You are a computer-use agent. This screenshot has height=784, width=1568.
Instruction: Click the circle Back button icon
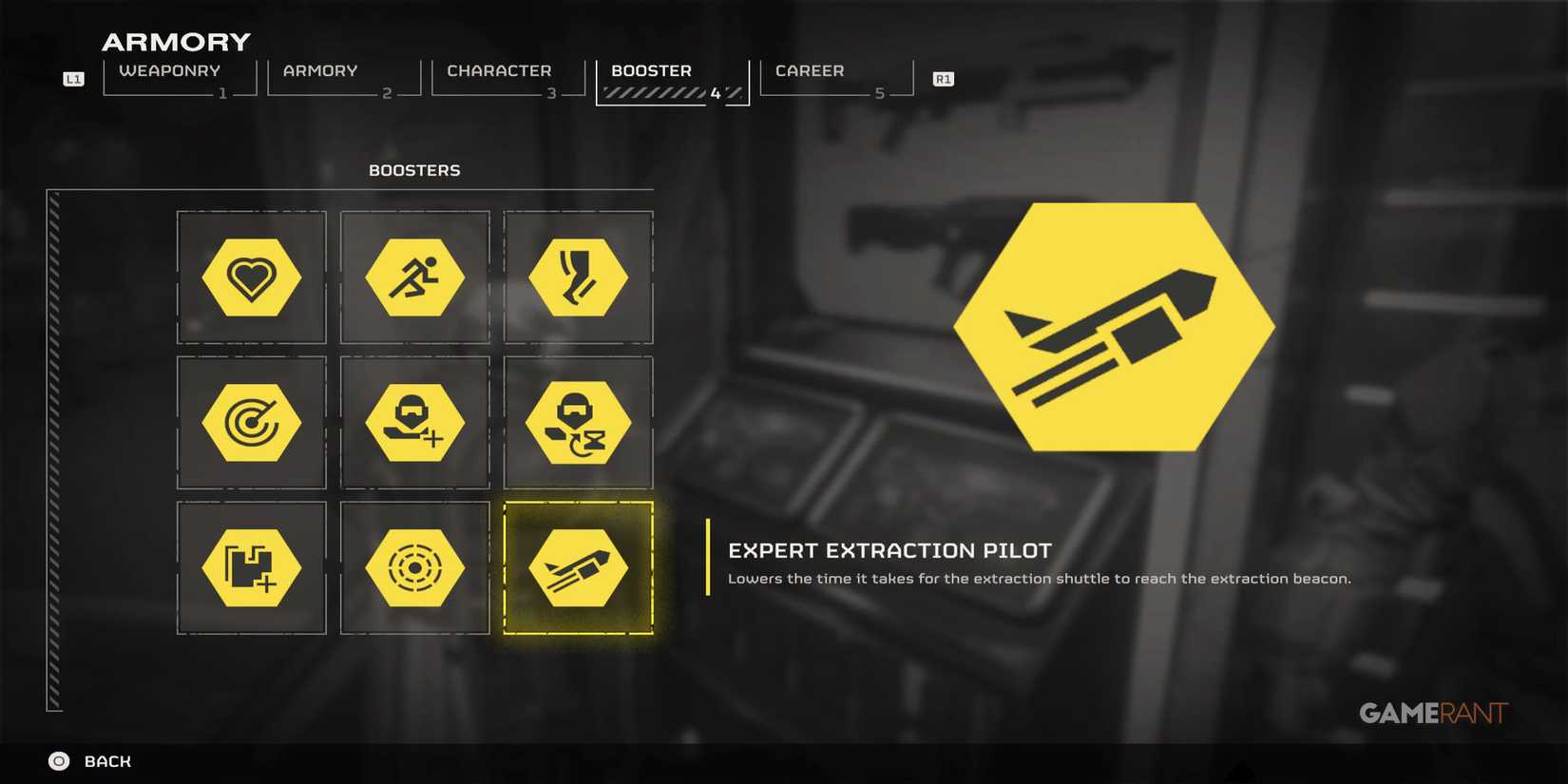(x=57, y=761)
